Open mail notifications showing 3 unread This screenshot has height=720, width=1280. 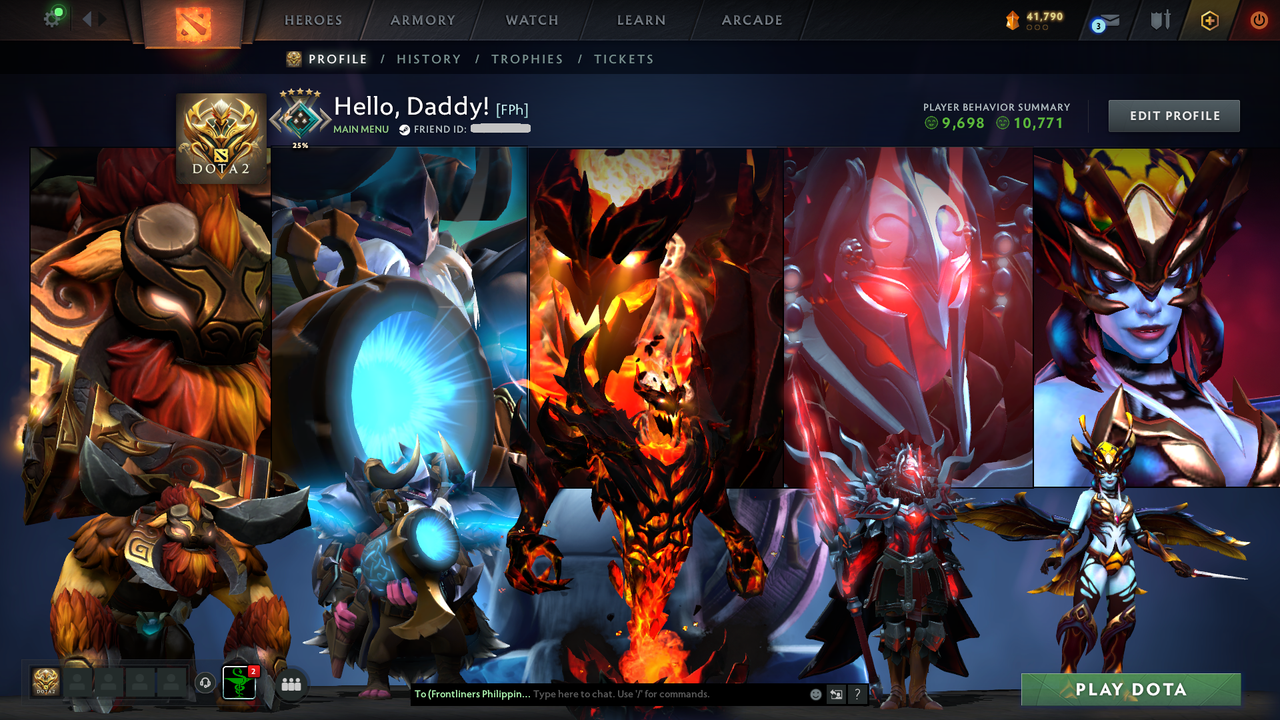pyautogui.click(x=1103, y=19)
